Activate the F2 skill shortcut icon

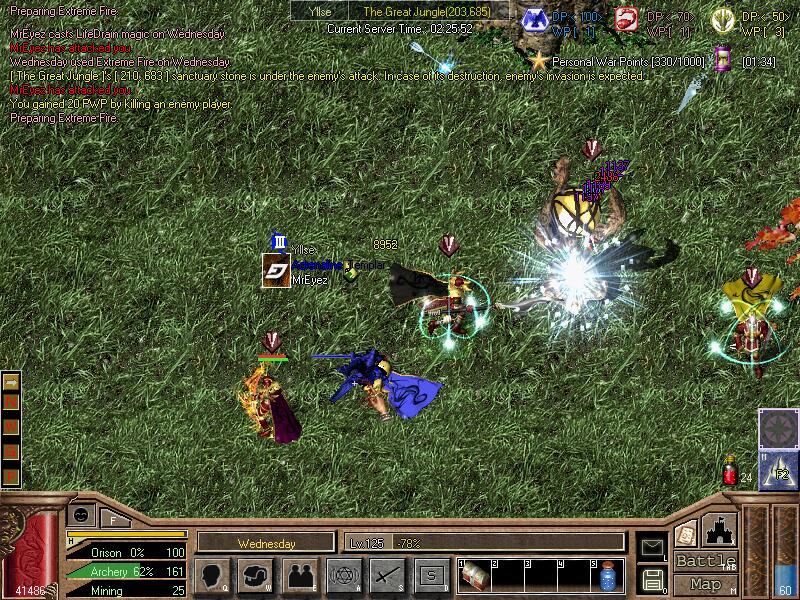tap(779, 470)
